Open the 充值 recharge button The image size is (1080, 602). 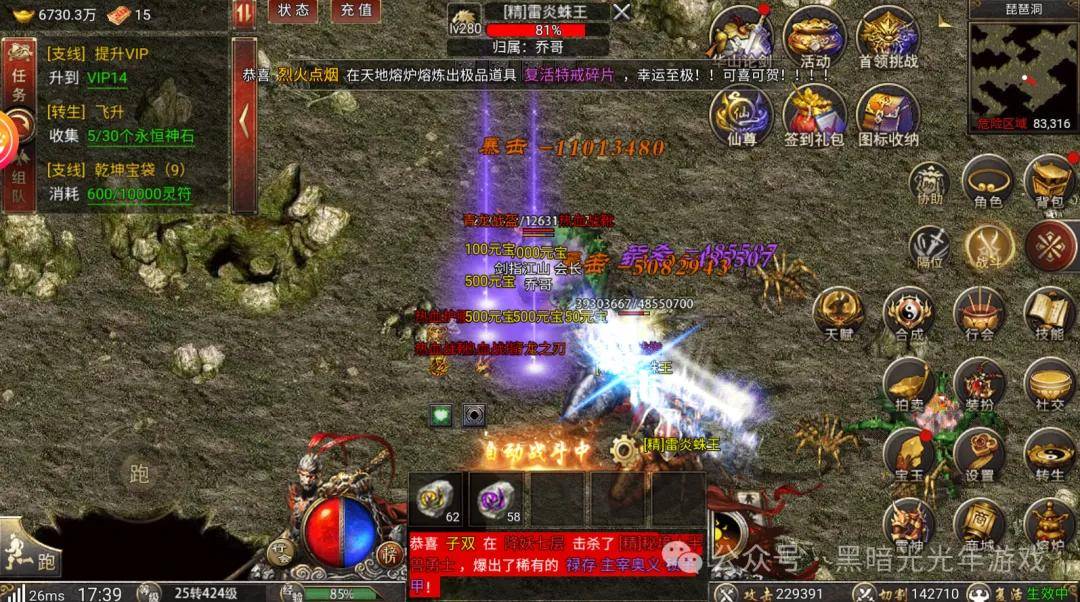(x=355, y=11)
